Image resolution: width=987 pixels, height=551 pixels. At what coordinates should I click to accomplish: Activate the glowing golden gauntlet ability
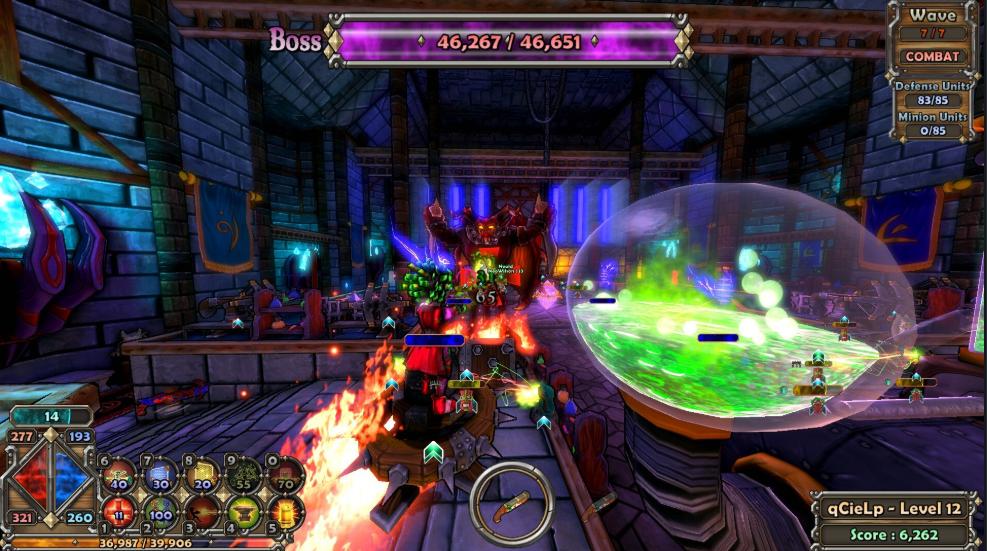point(284,511)
